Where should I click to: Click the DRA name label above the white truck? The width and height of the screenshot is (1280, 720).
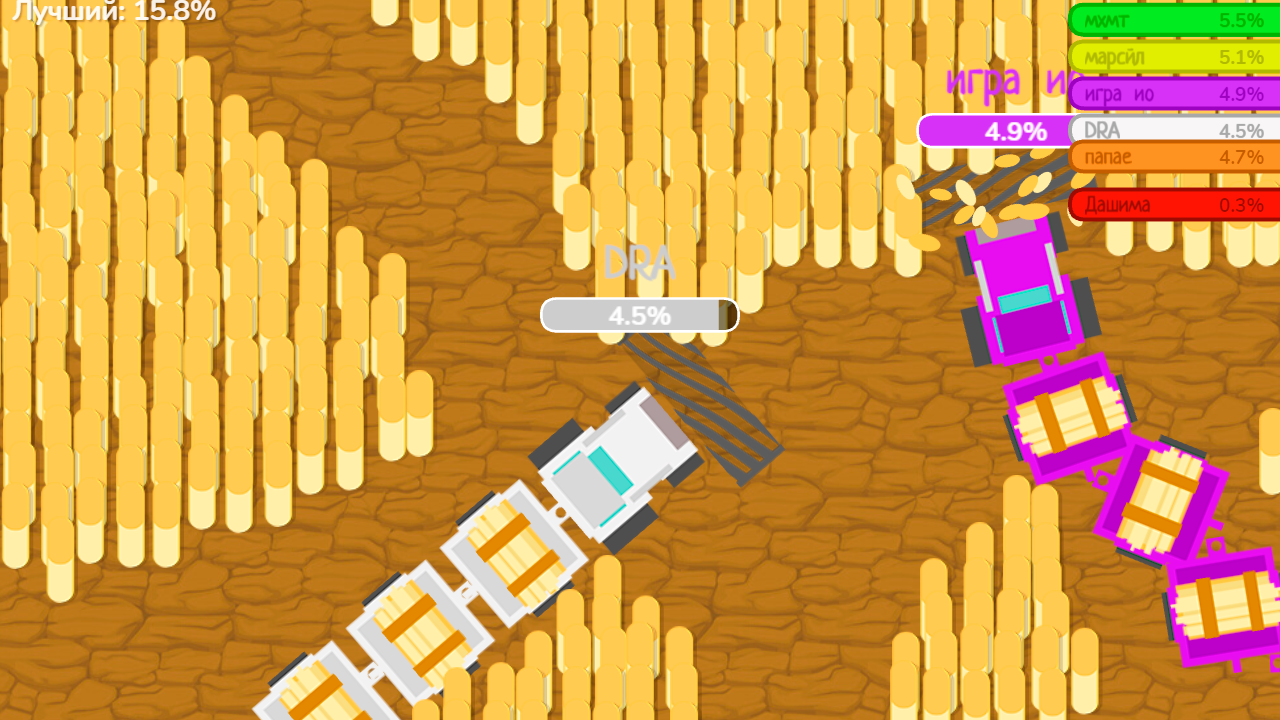(640, 265)
